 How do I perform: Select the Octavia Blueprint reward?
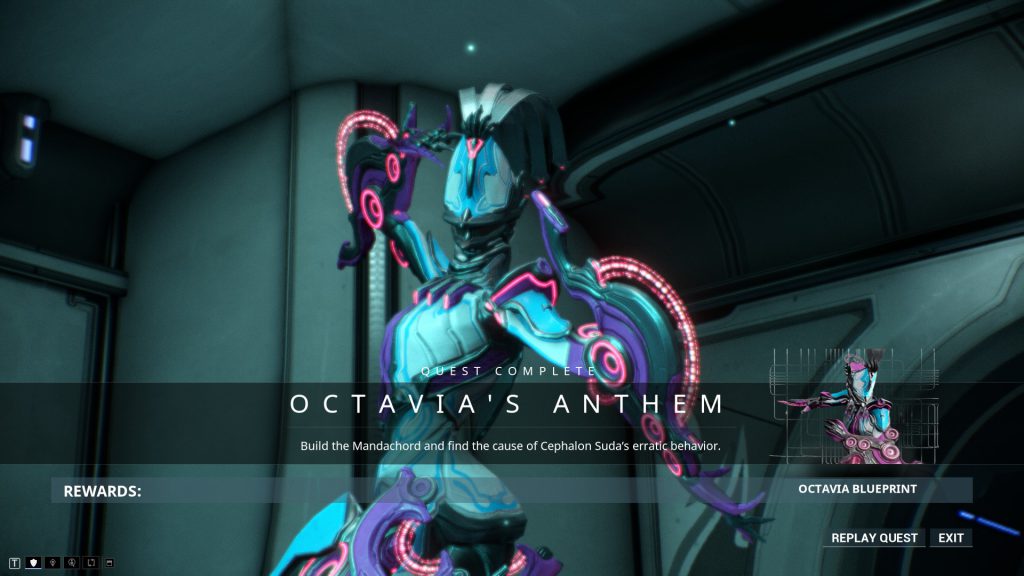pos(857,490)
